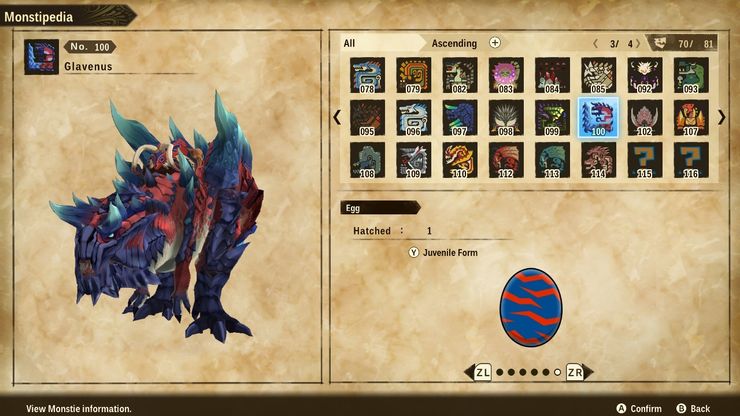Pick monster entry number 093
Image resolution: width=740 pixels, height=416 pixels.
[x=691, y=75]
